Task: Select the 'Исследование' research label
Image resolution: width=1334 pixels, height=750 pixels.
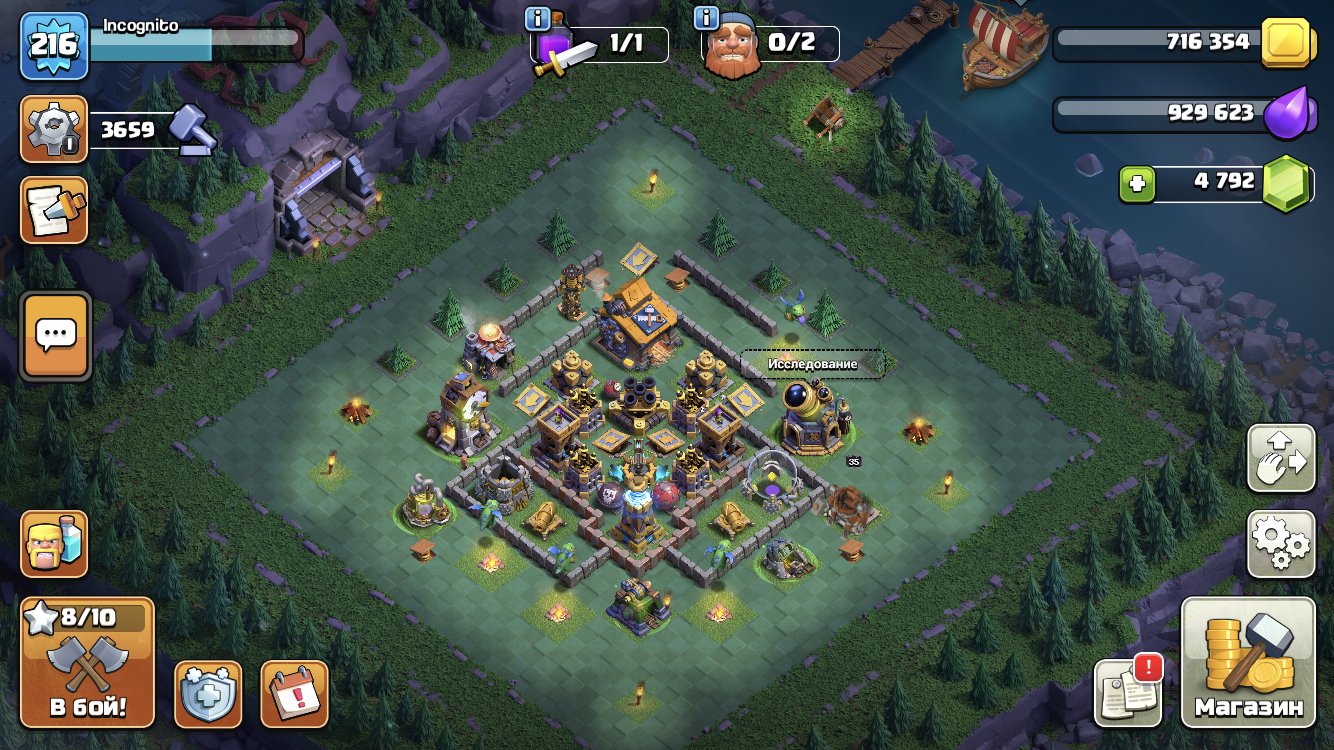Action: (812, 364)
